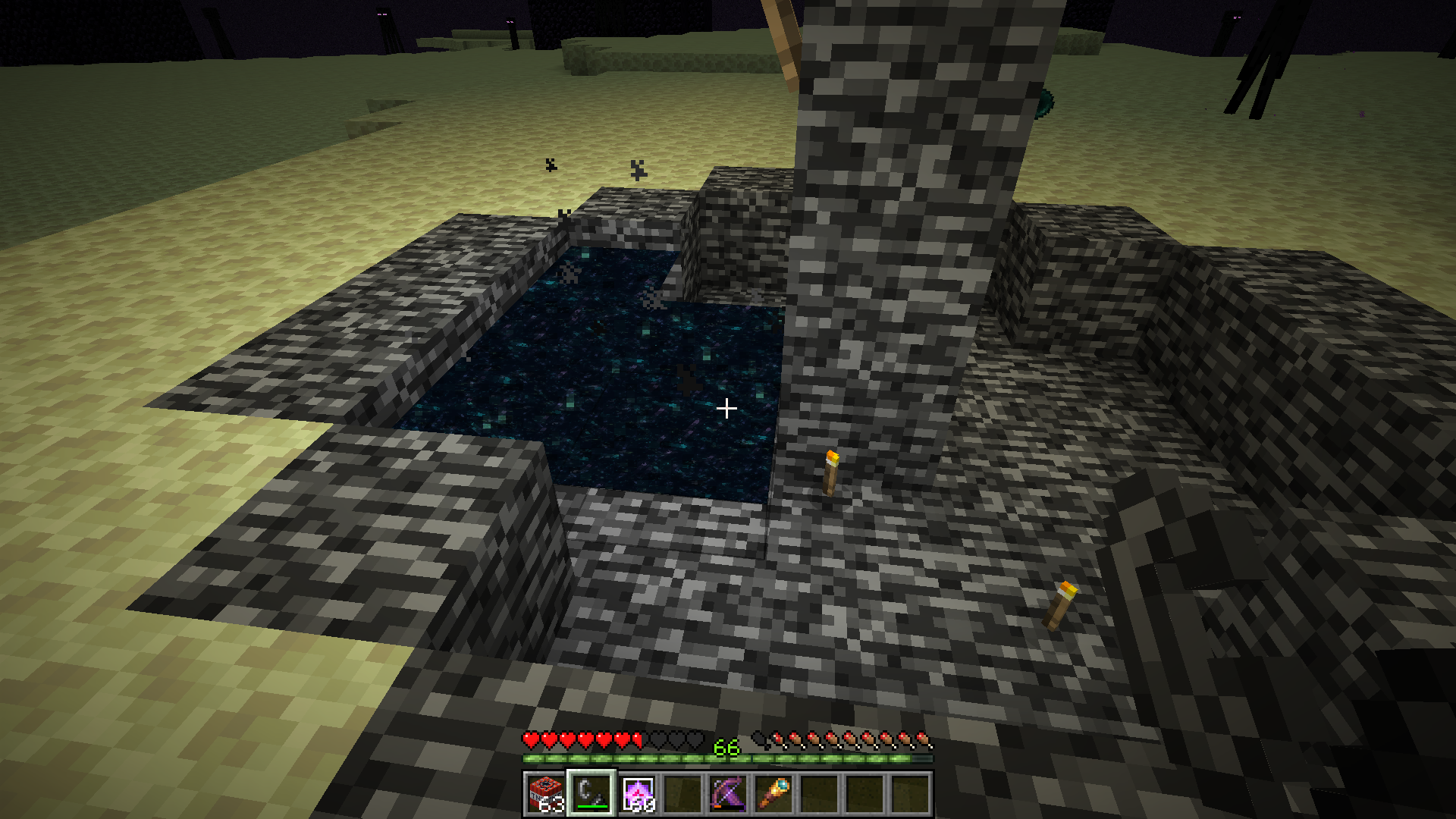
Task: Select the TNT stack in the hotbar
Action: (546, 794)
